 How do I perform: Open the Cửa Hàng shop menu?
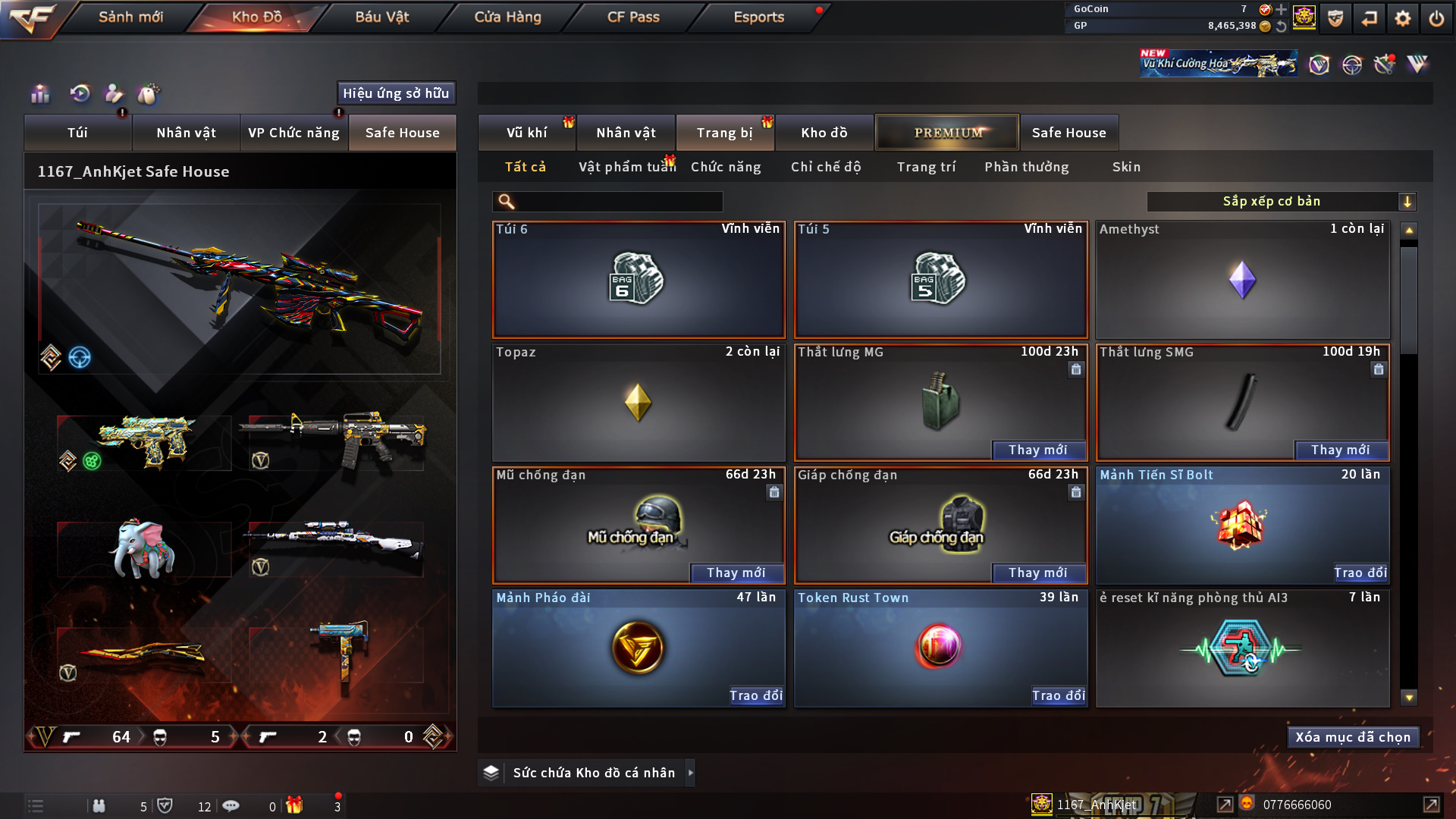click(507, 17)
